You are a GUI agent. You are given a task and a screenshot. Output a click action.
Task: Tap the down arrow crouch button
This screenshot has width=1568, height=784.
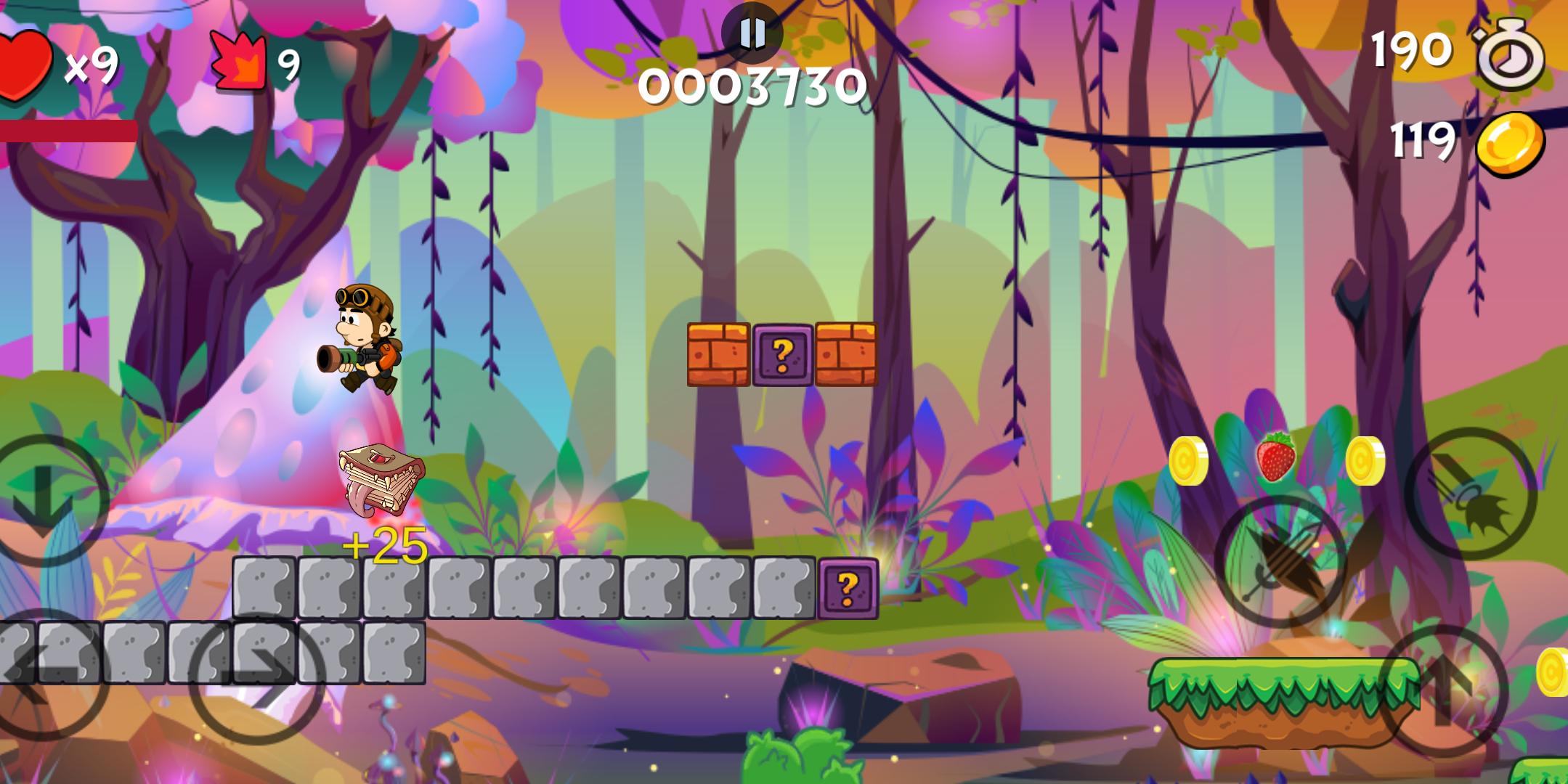pyautogui.click(x=45, y=499)
